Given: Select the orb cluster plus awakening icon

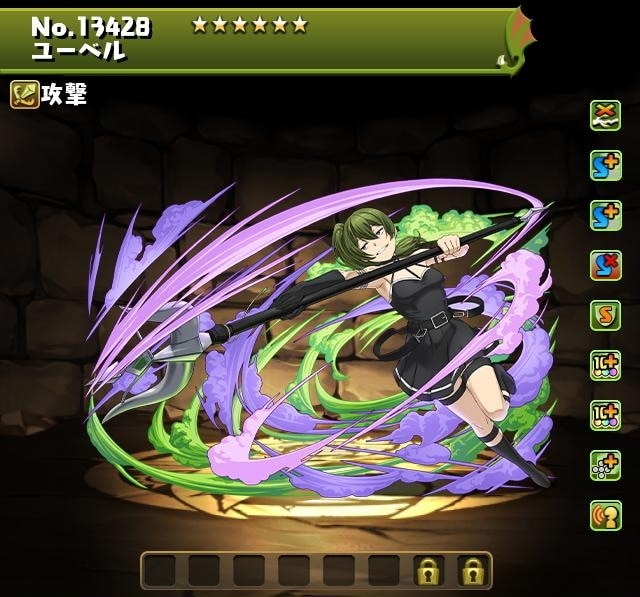Looking at the screenshot, I should pos(605,465).
